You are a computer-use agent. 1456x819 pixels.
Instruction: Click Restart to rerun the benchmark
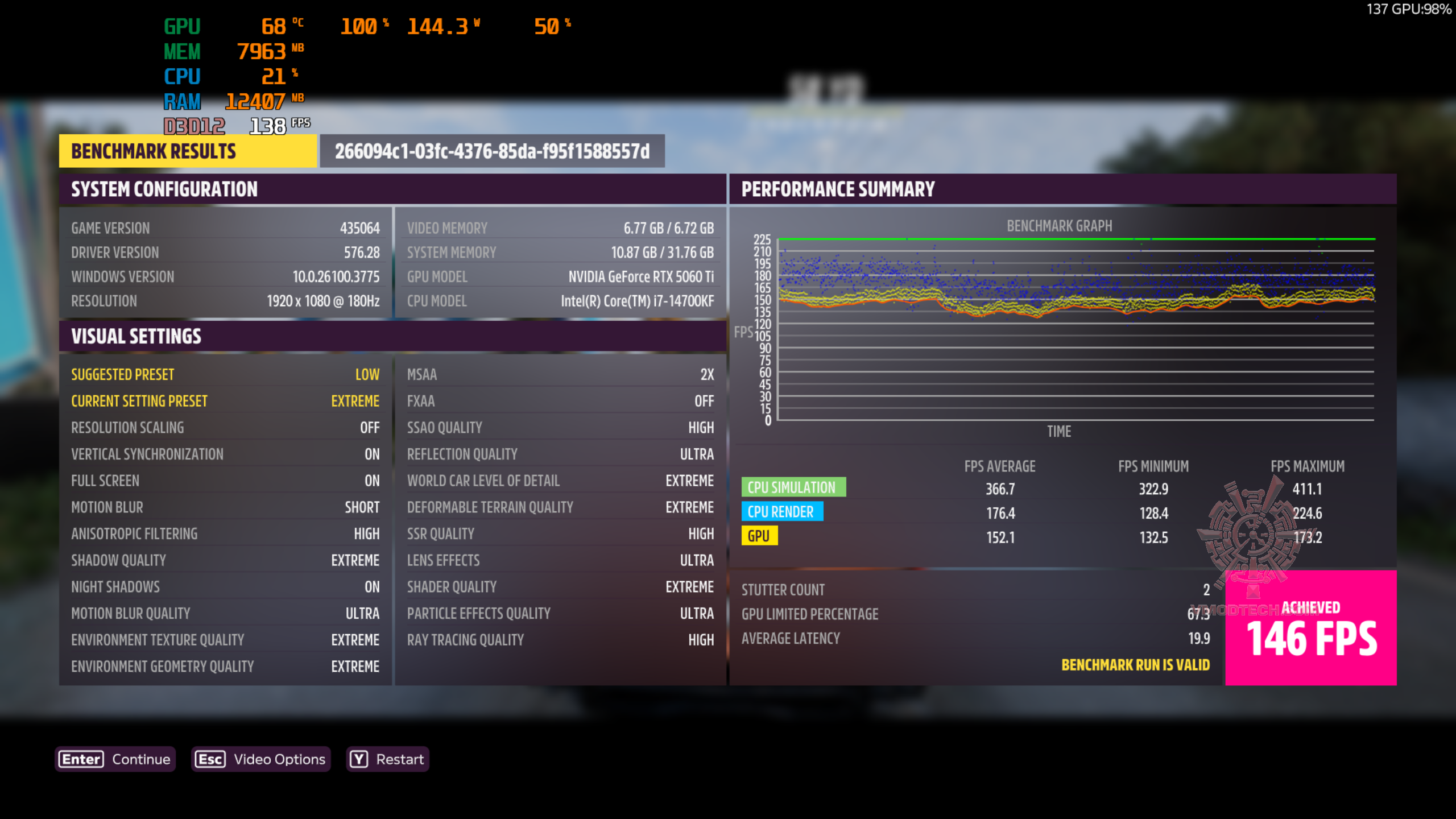398,759
